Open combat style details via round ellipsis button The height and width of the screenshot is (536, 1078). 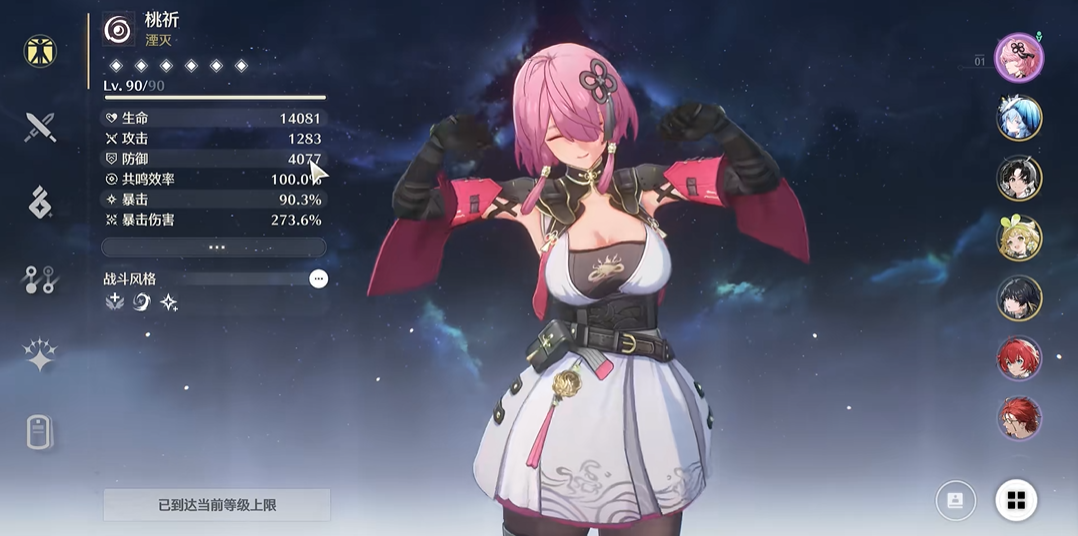pyautogui.click(x=318, y=279)
